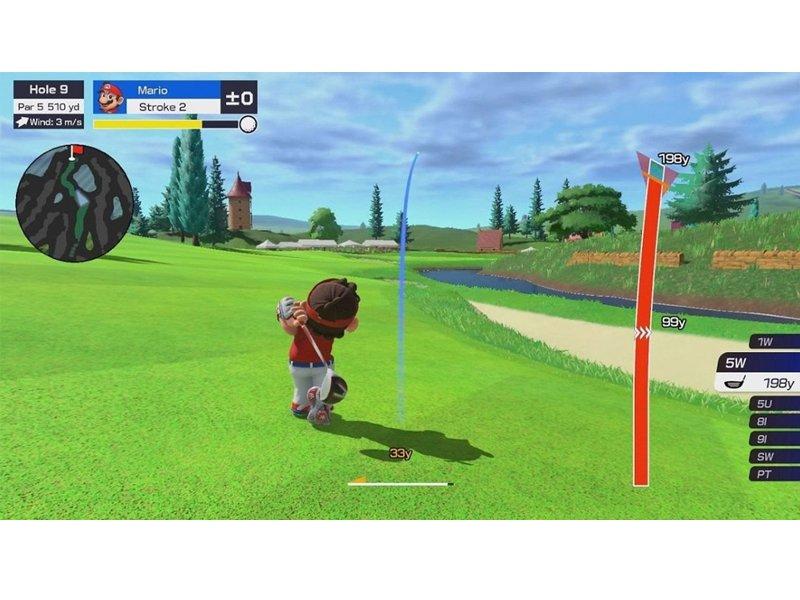Select the 1W club from the list
Image resolution: width=800 pixels, height=600 pixels.
(x=773, y=342)
